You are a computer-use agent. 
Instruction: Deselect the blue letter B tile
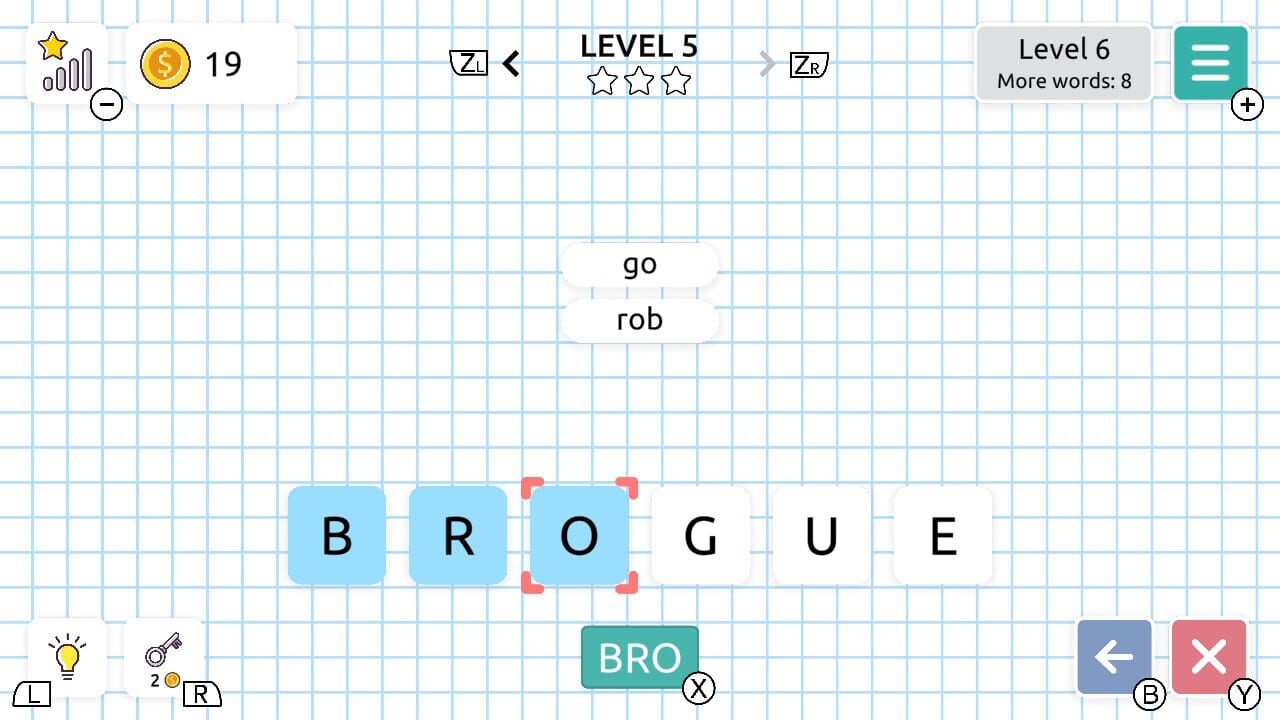(x=337, y=535)
